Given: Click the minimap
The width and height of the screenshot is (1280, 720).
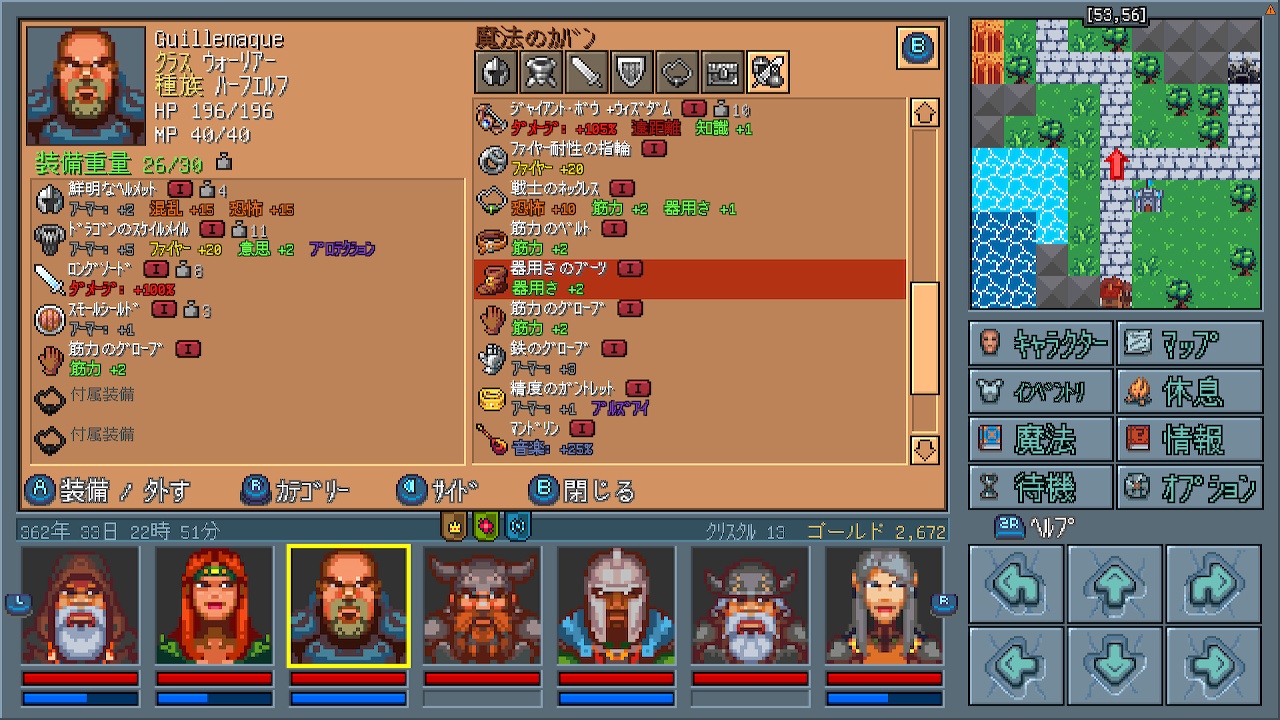Looking at the screenshot, I should point(1115,164).
